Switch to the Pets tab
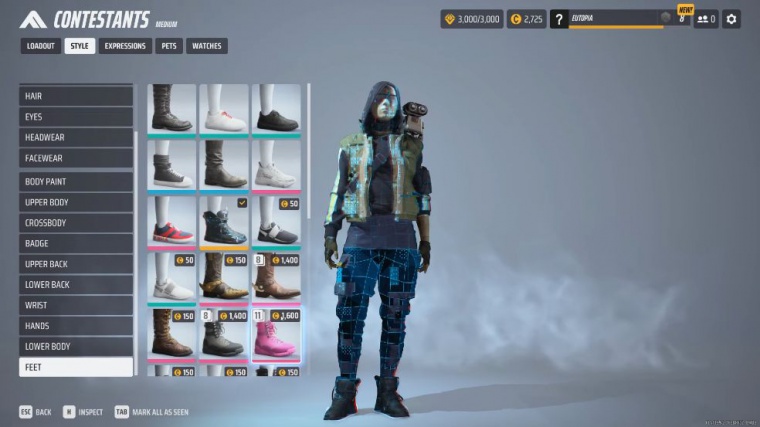Image resolution: width=760 pixels, height=427 pixels. point(168,46)
